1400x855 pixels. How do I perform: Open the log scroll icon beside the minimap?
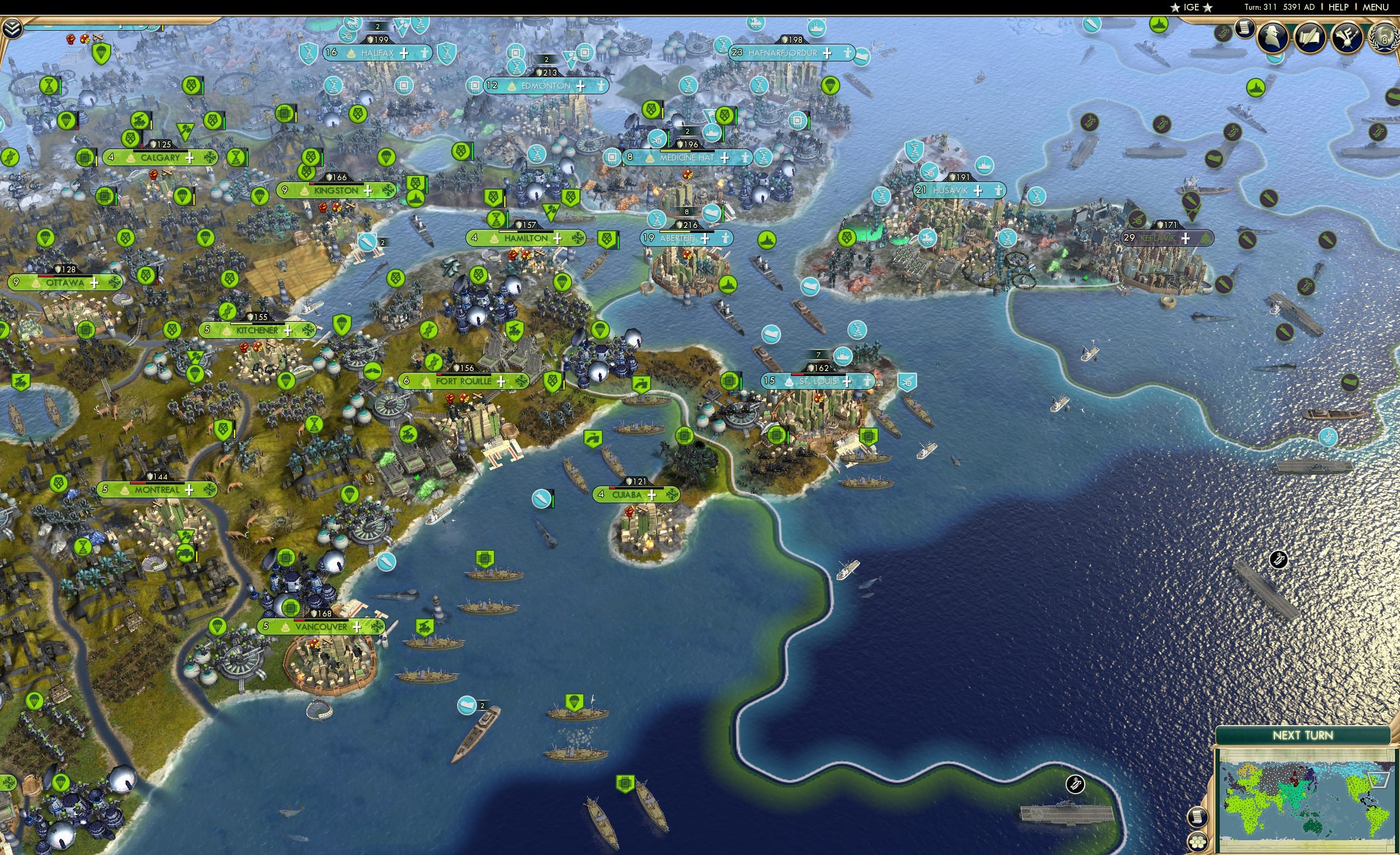[1197, 817]
